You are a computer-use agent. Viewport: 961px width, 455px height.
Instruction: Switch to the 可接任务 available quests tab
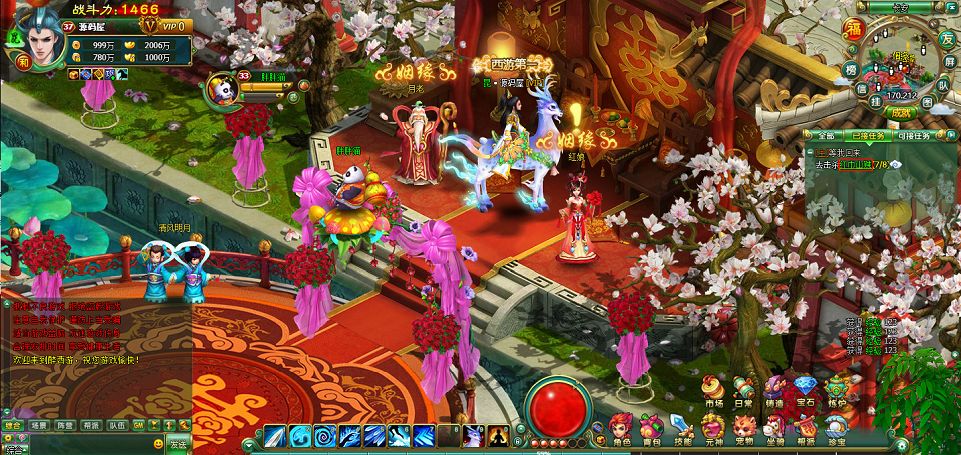(912, 135)
